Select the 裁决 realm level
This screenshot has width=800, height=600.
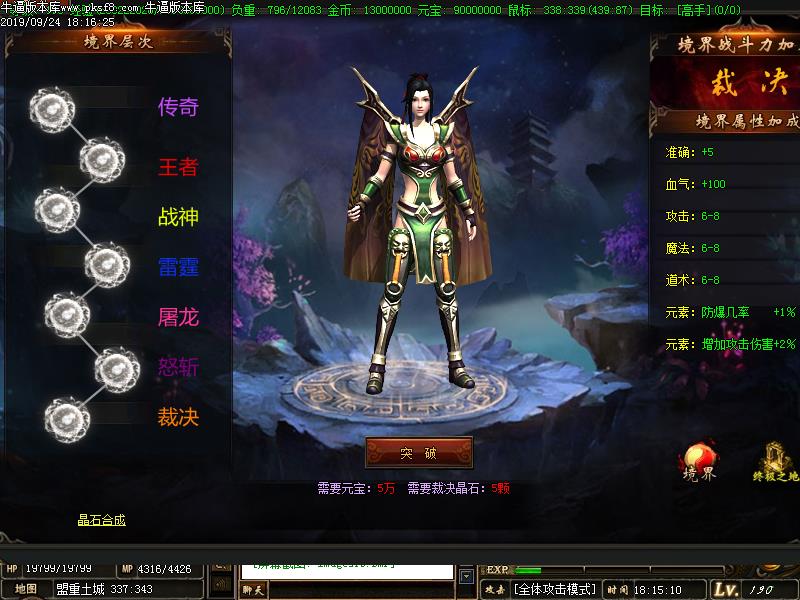point(178,417)
